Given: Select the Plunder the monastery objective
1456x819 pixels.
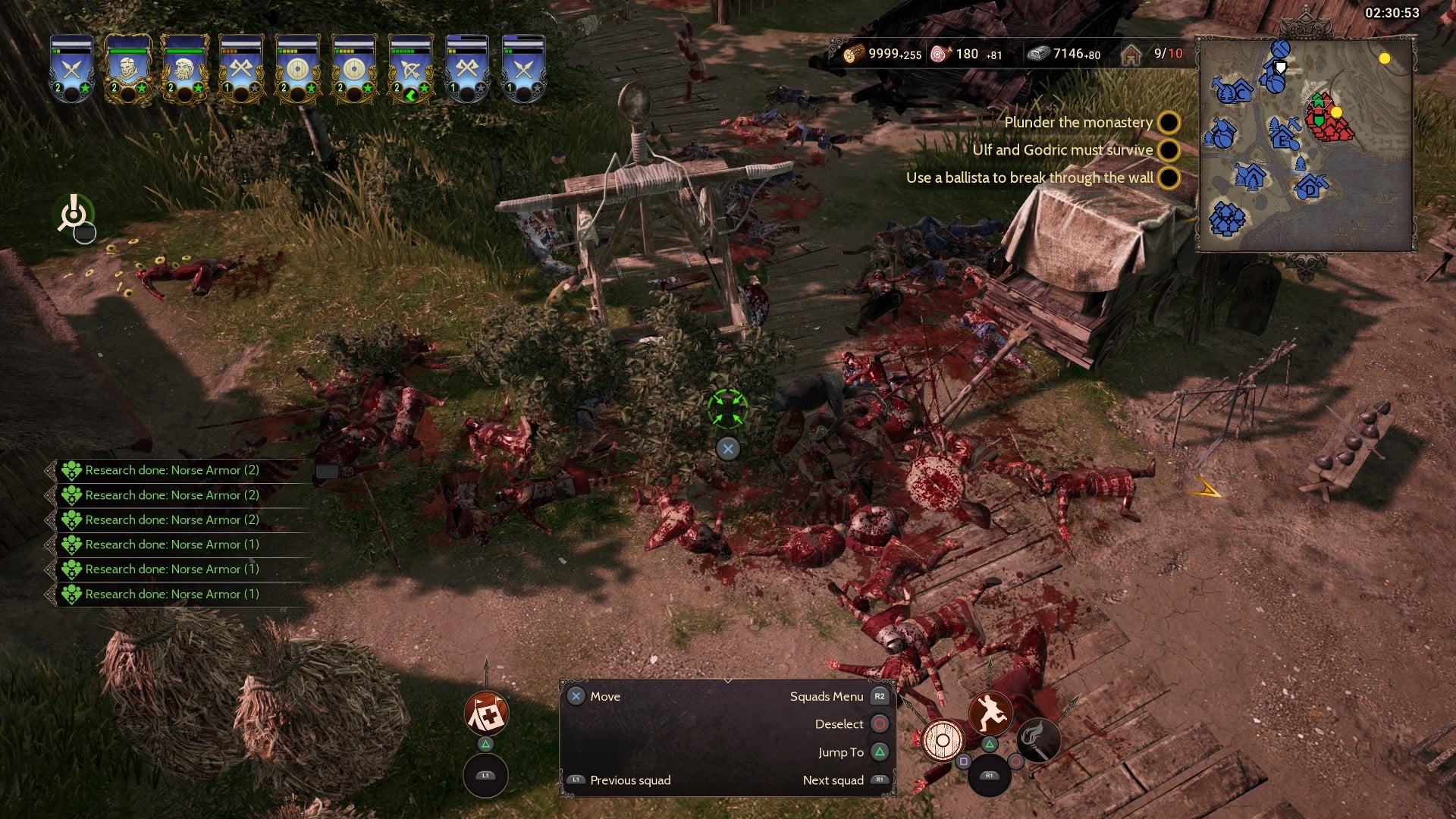Looking at the screenshot, I should (1078, 122).
